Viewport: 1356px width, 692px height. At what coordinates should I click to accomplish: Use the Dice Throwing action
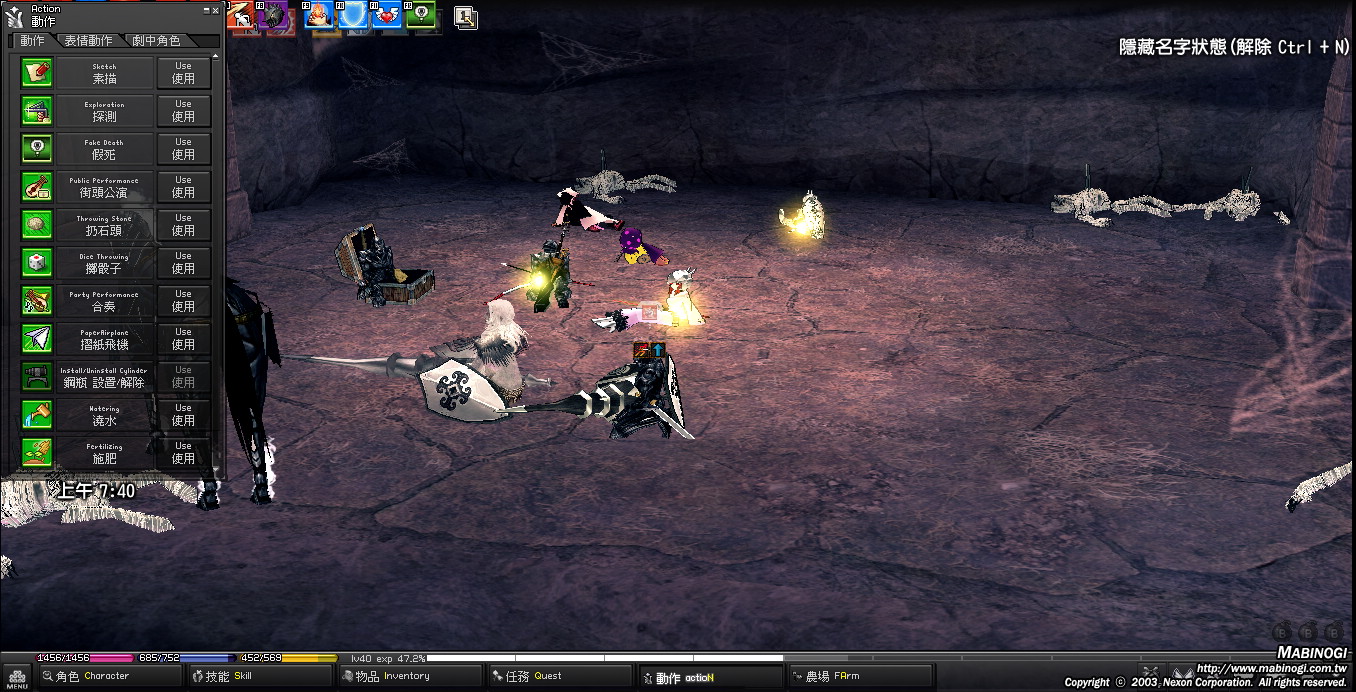coord(183,263)
